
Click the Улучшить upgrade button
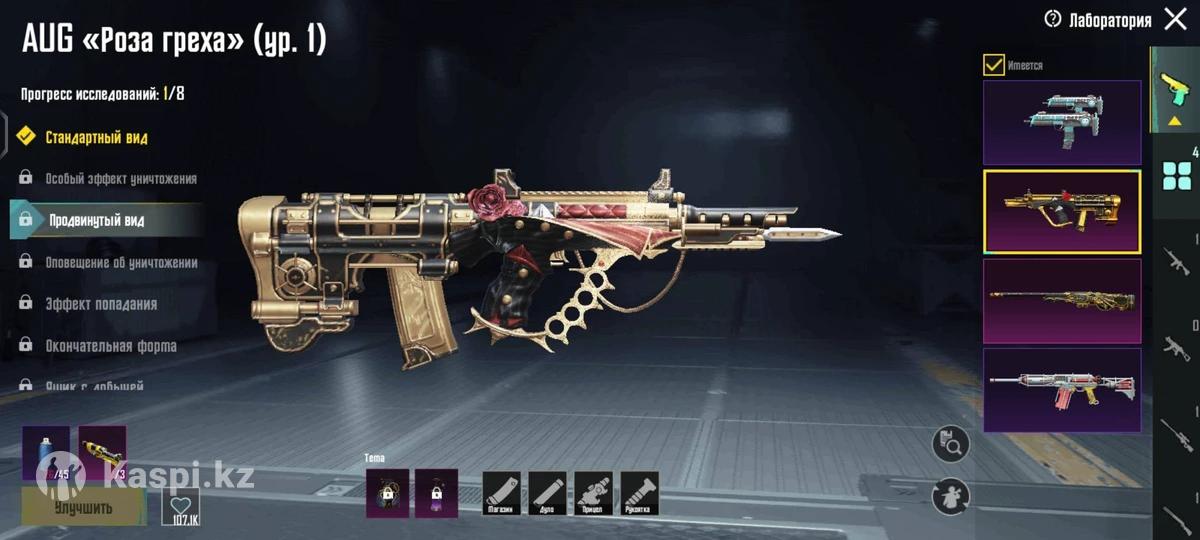click(84, 506)
